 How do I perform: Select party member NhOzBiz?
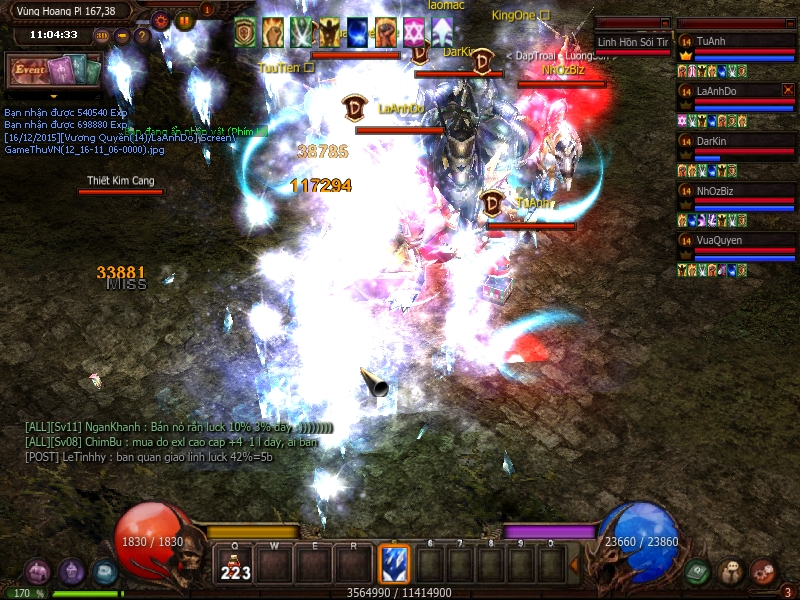tap(735, 191)
